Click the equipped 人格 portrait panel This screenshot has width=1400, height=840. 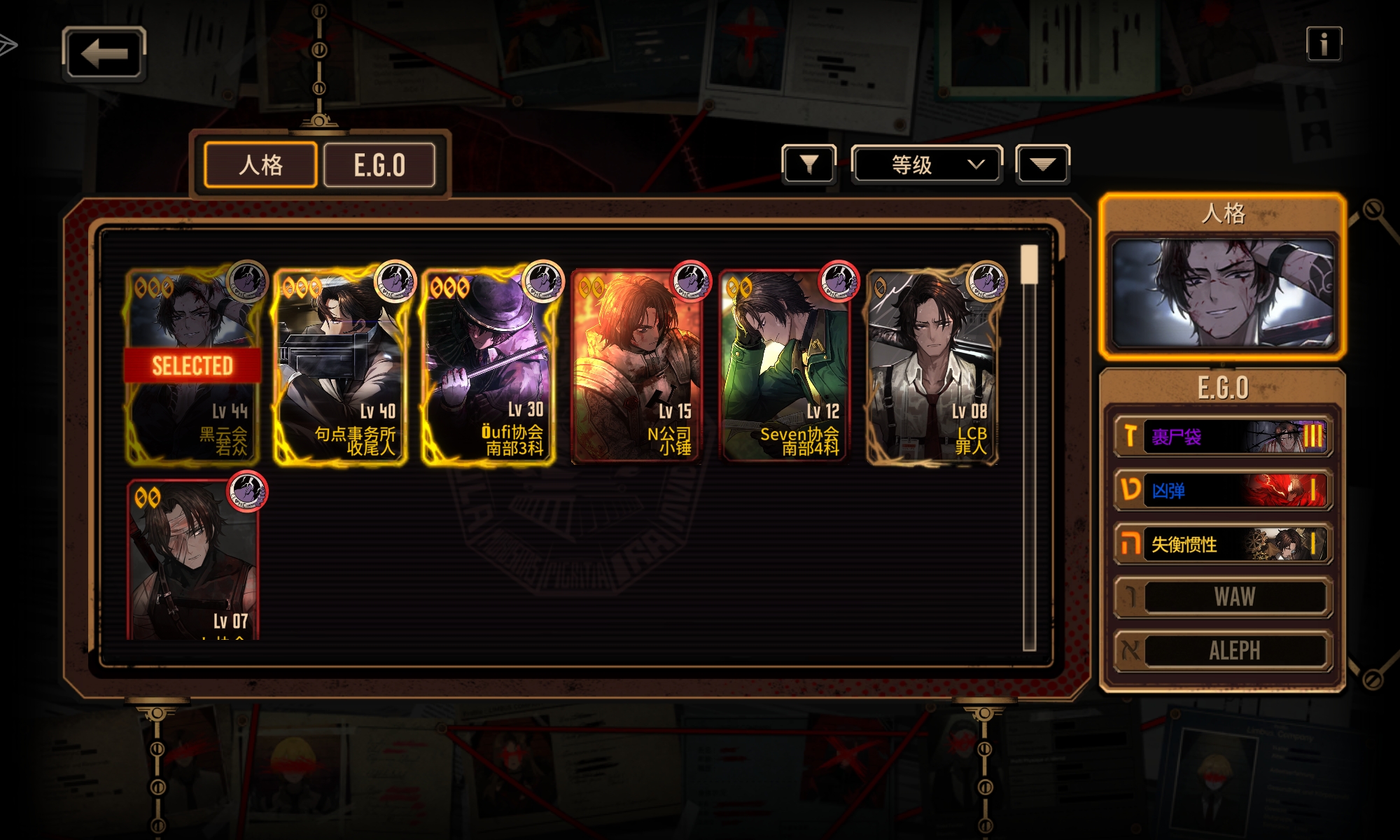point(1222,293)
